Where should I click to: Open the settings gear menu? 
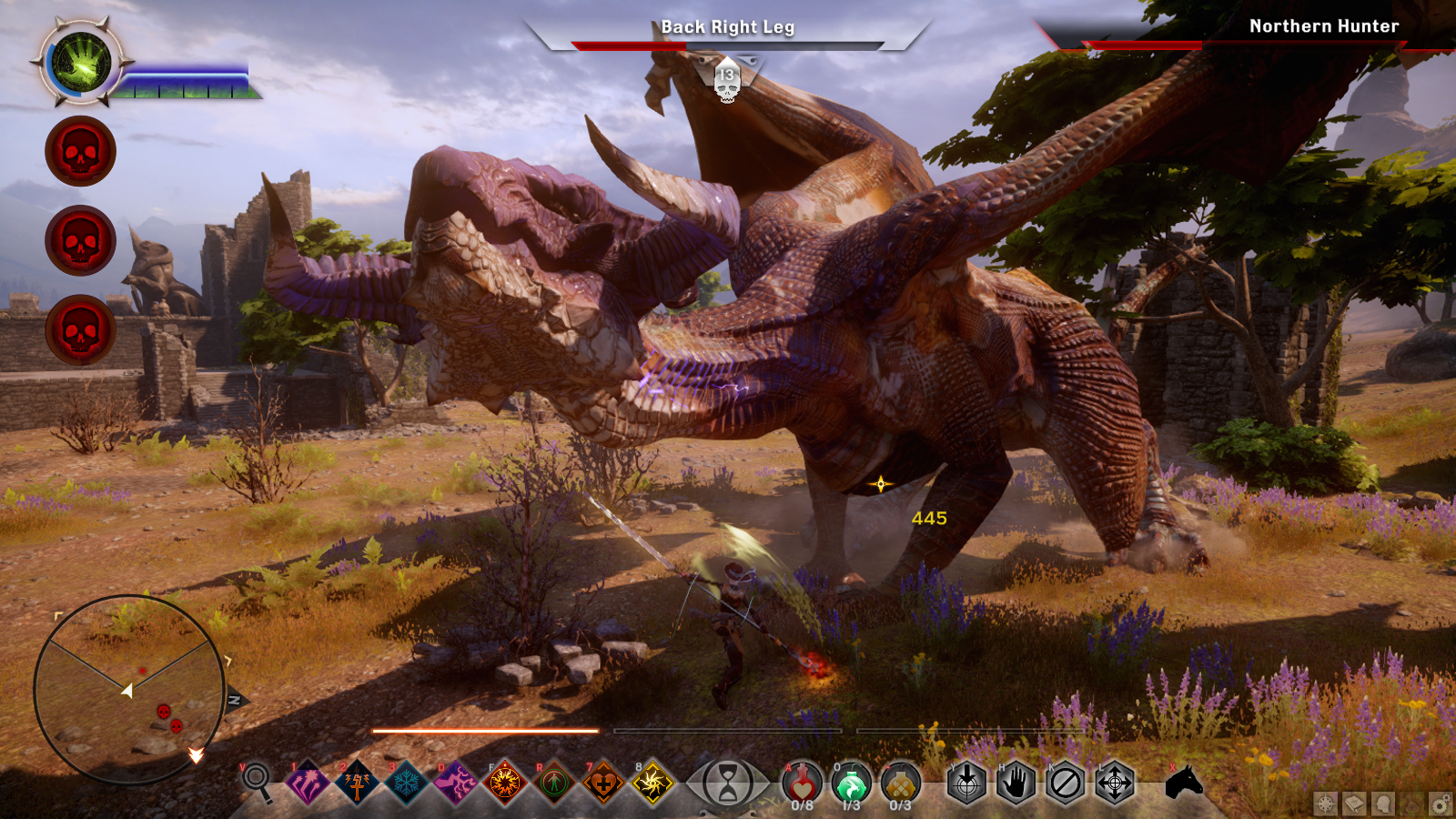[1441, 804]
